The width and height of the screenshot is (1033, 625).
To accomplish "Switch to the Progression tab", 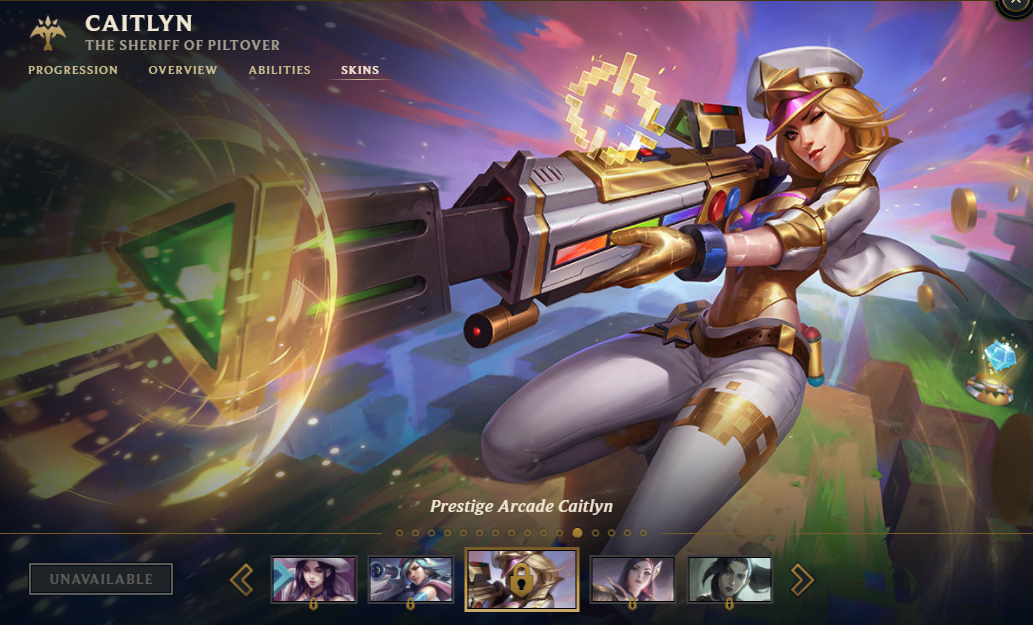I will [73, 71].
